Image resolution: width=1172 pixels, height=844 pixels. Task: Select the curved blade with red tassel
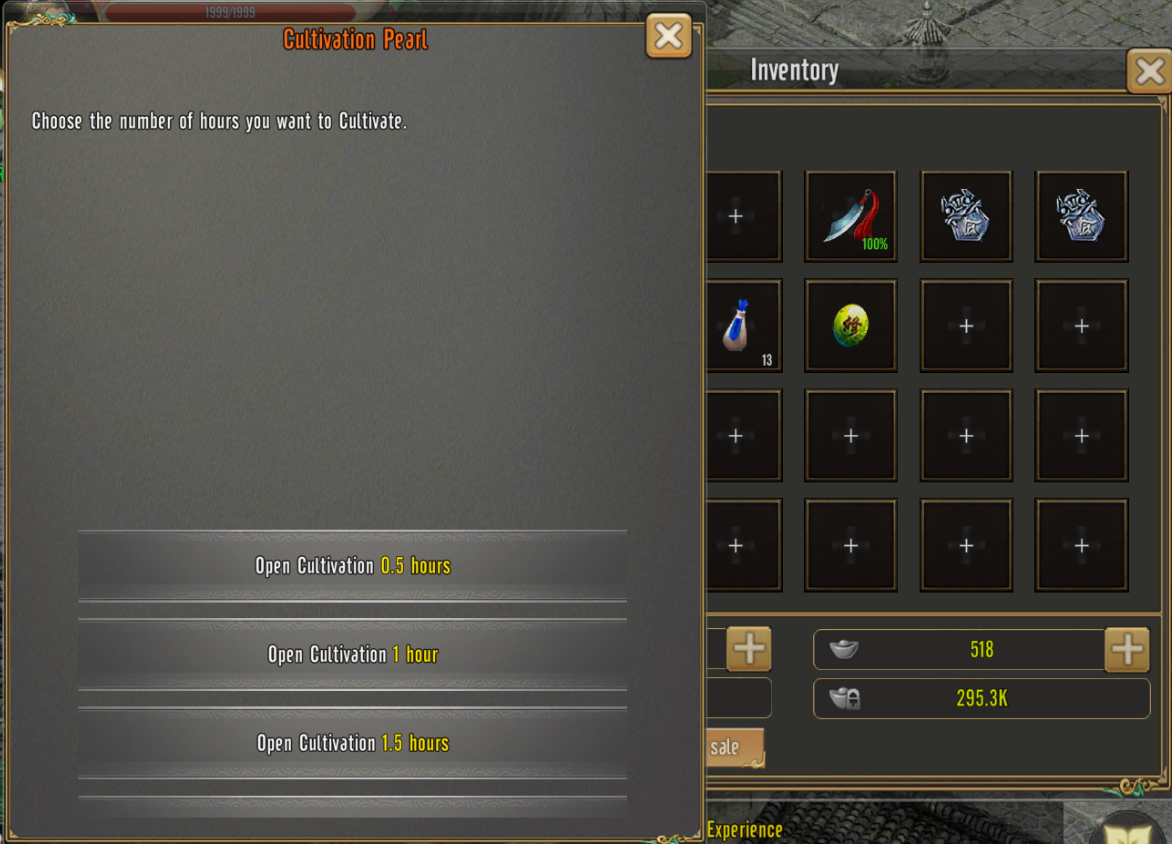tap(850, 216)
